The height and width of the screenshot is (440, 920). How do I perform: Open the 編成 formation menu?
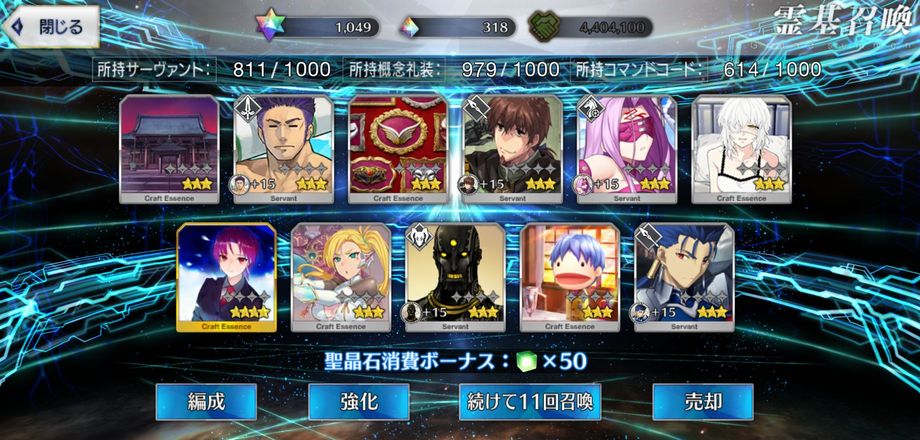point(206,402)
